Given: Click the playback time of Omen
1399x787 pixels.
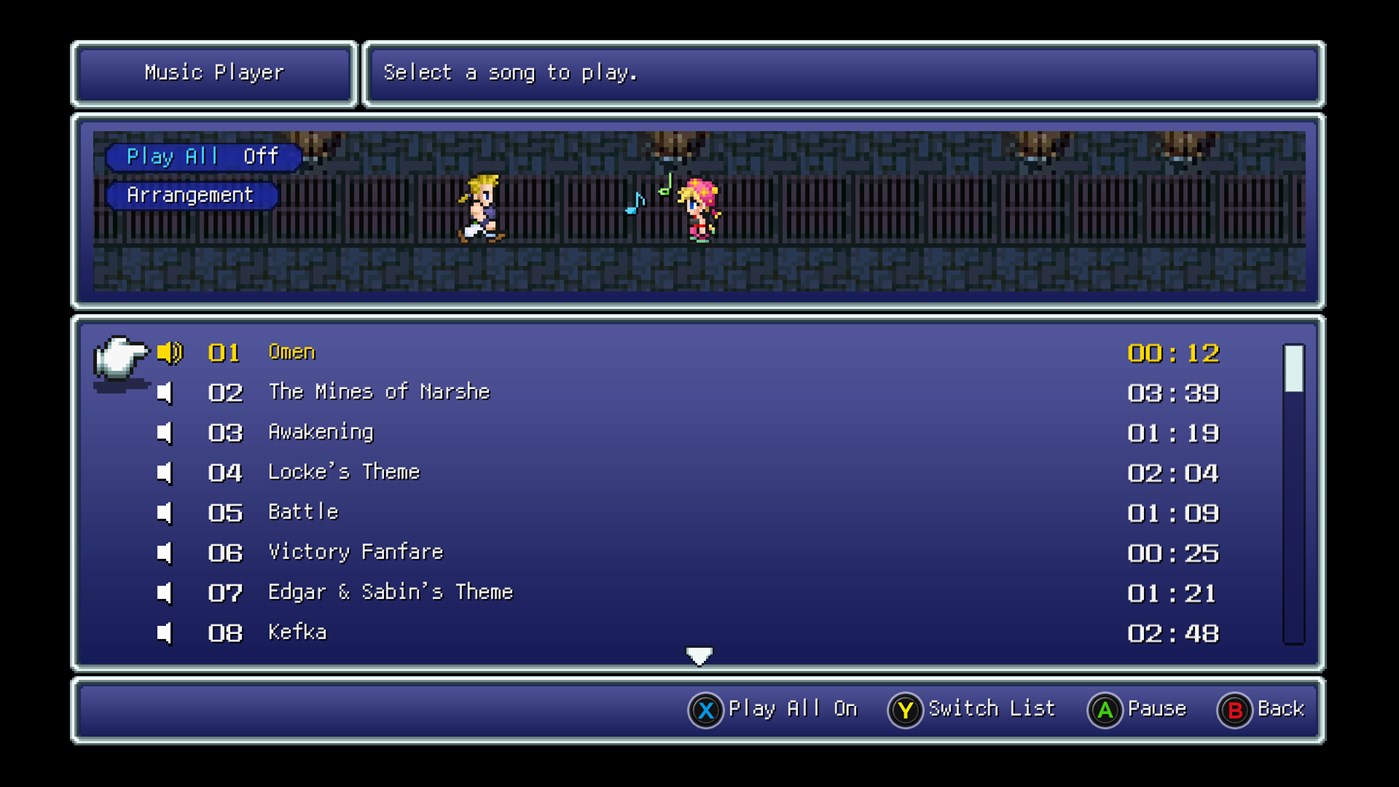Looking at the screenshot, I should [x=1173, y=352].
